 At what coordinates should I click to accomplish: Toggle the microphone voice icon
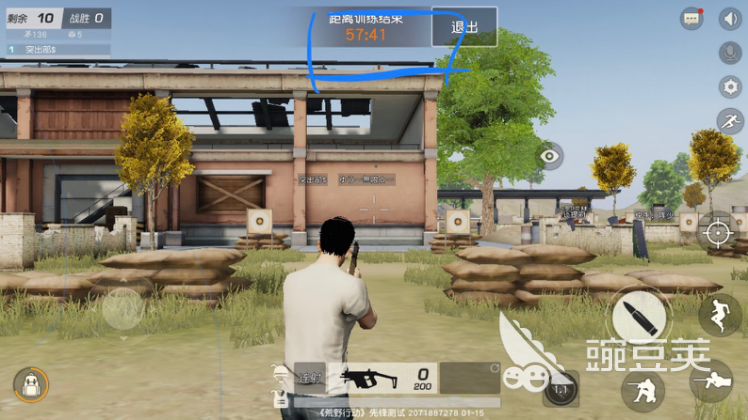pyautogui.click(x=730, y=52)
